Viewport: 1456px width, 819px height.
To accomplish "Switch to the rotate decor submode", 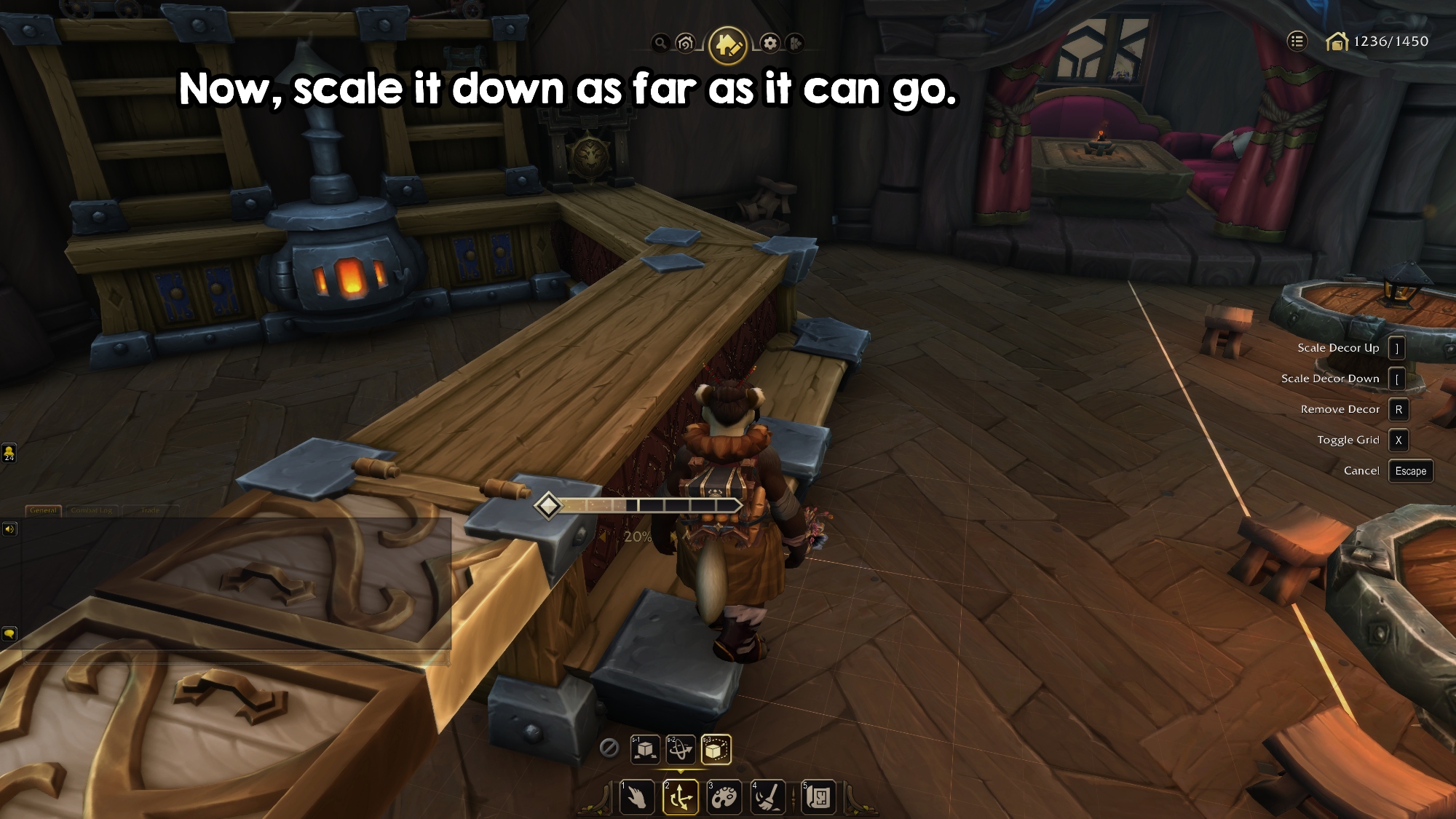I will click(681, 749).
